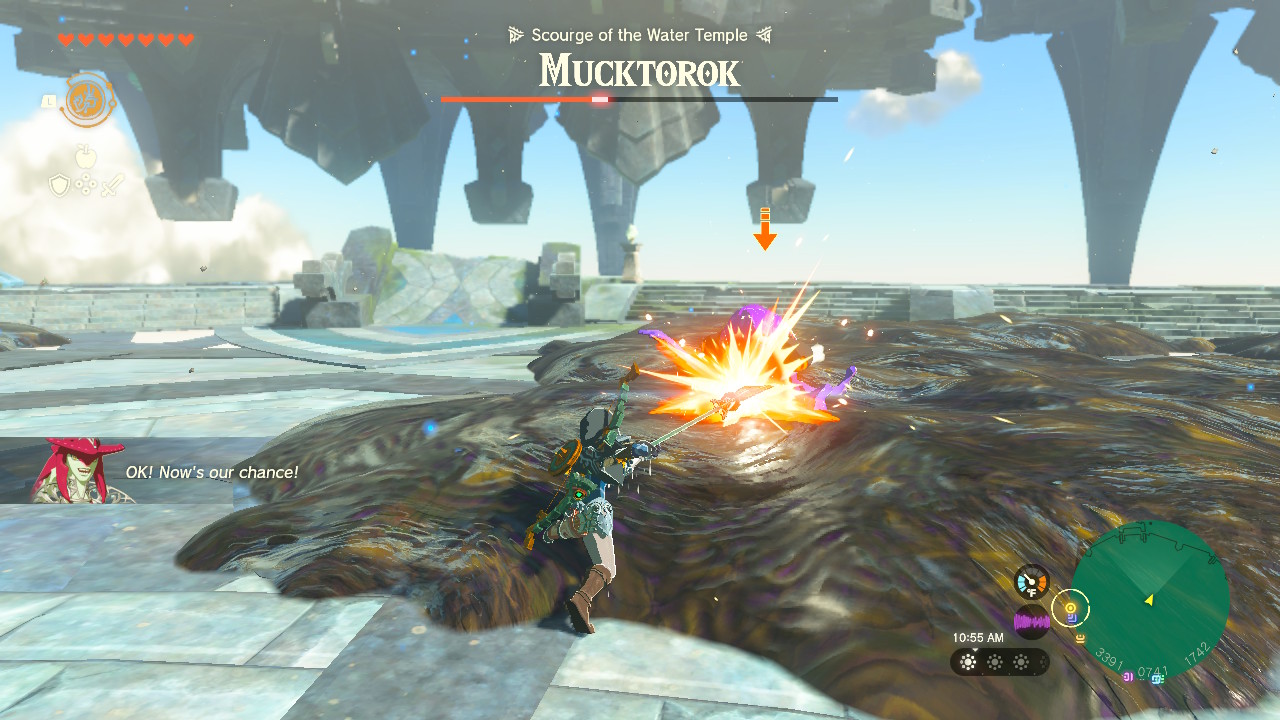Toggle the orange Sage icon under the waypoint
Image resolution: width=1280 pixels, height=720 pixels.
(x=1081, y=639)
